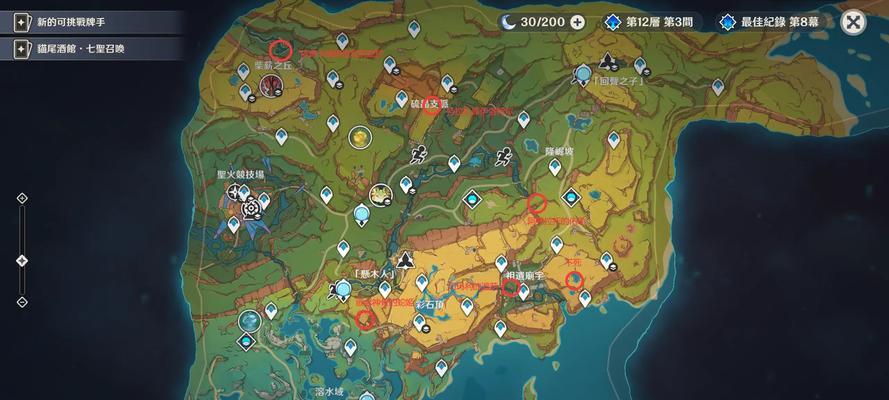Close the map with the X button
889x400 pixels.
(853, 22)
